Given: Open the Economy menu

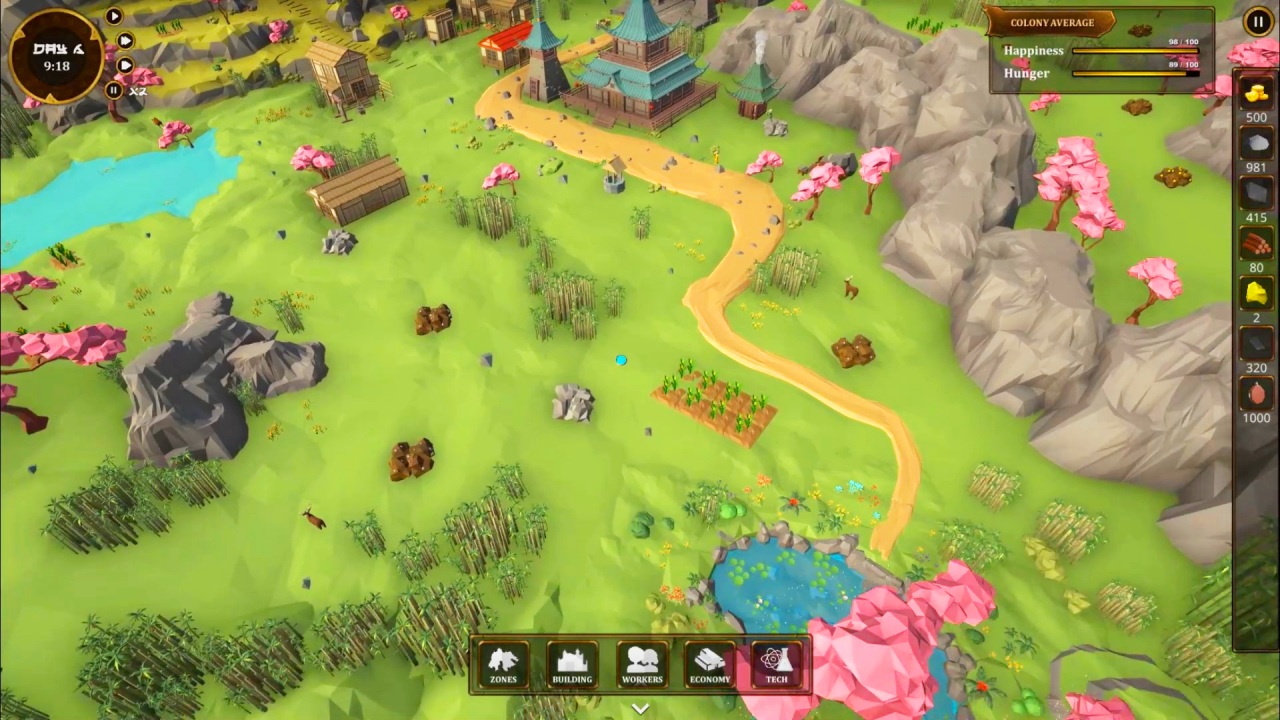Looking at the screenshot, I should [x=710, y=665].
